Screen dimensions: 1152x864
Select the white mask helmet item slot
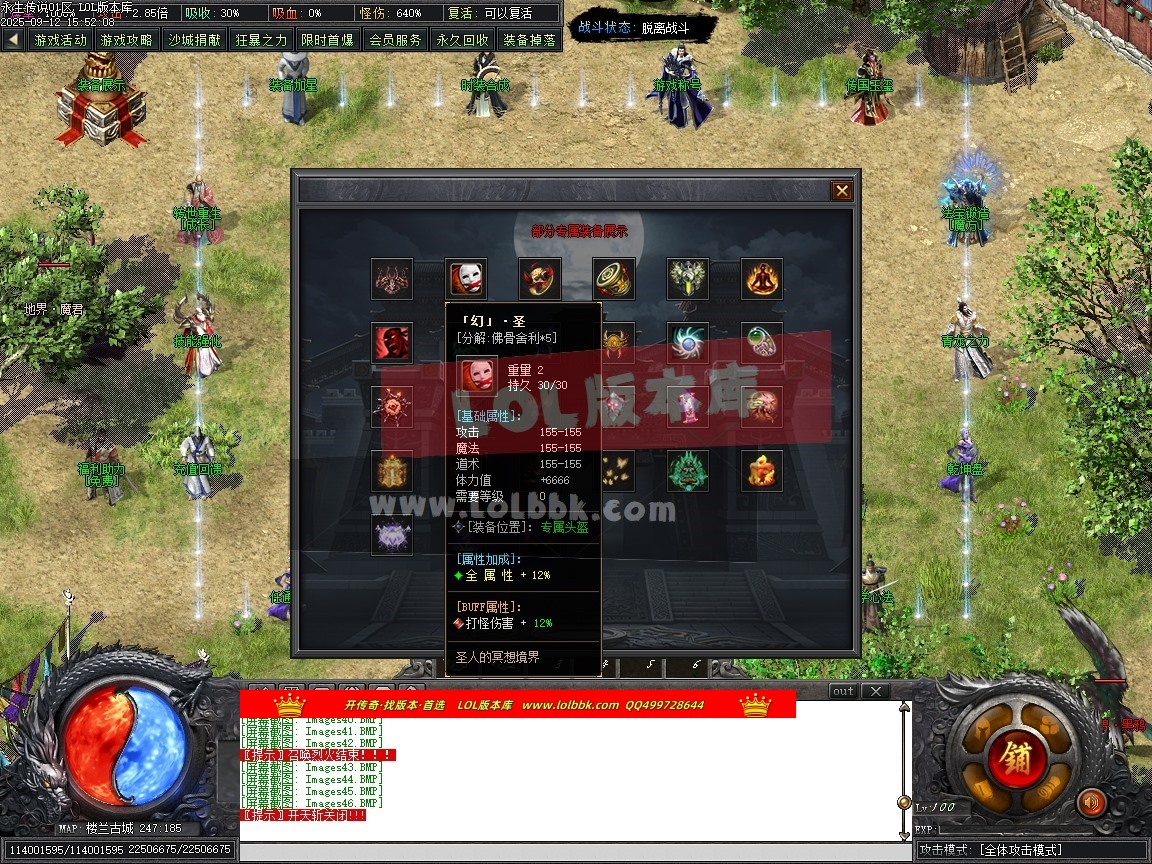465,279
